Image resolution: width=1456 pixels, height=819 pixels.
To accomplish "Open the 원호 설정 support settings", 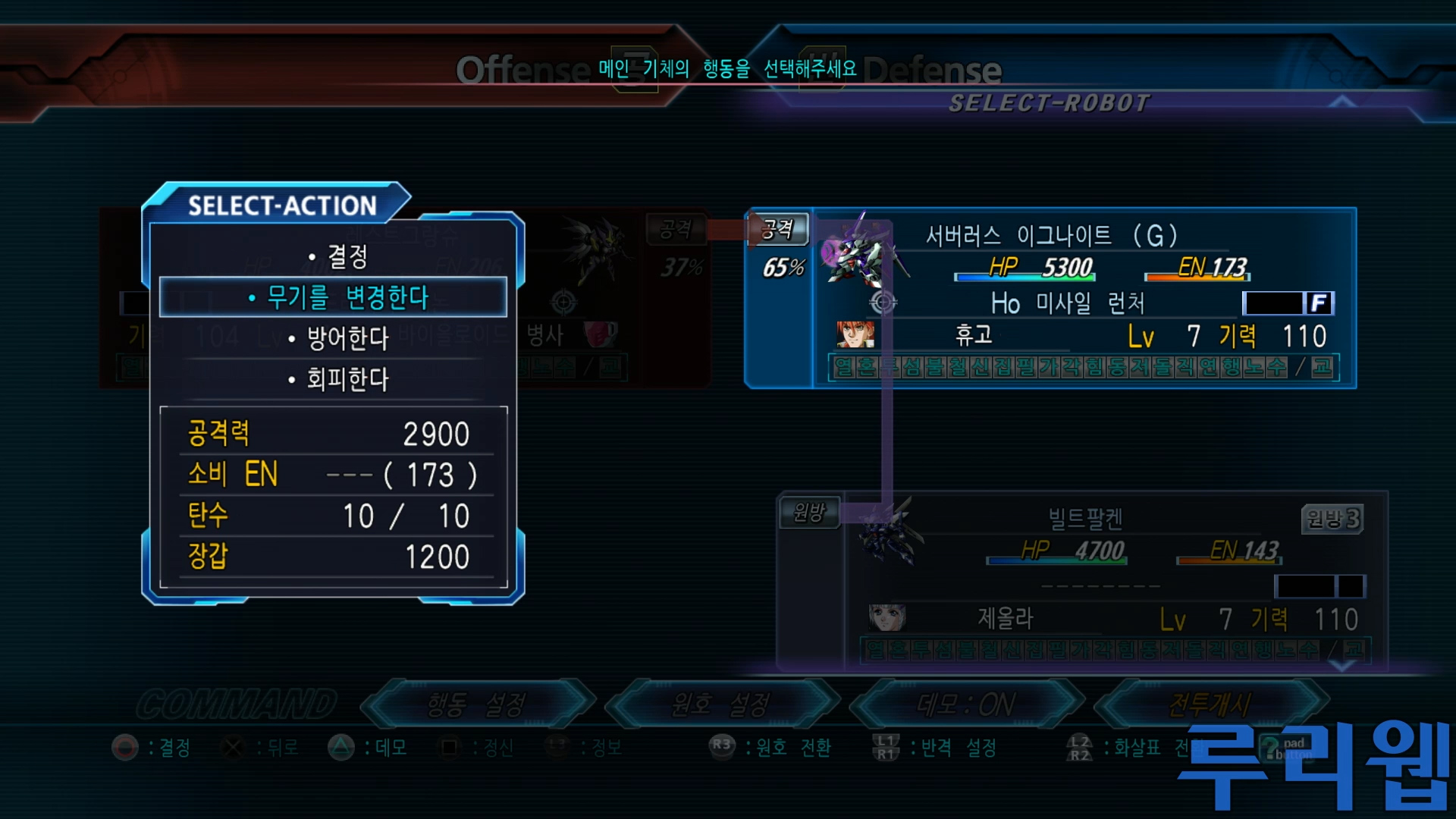I will point(720,704).
